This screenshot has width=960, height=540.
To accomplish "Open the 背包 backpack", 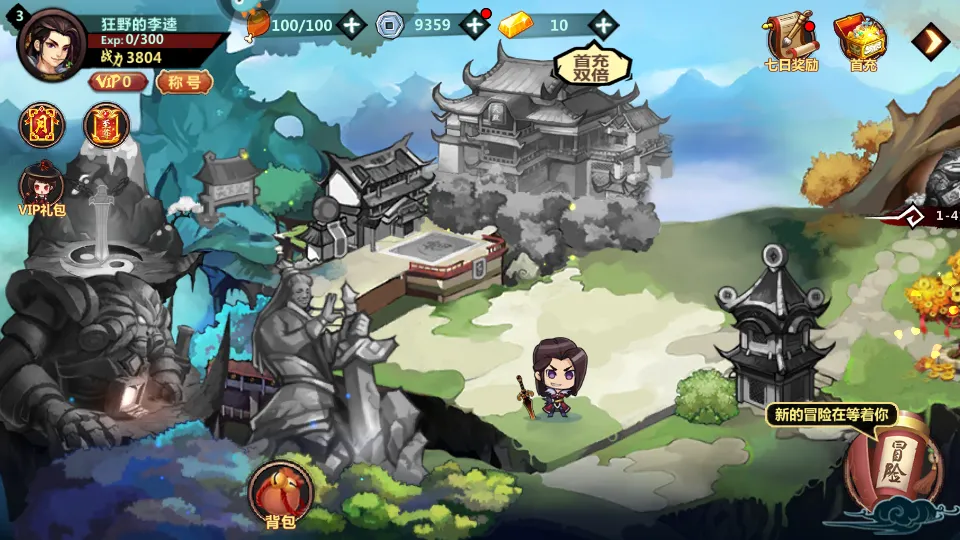I will (280, 494).
